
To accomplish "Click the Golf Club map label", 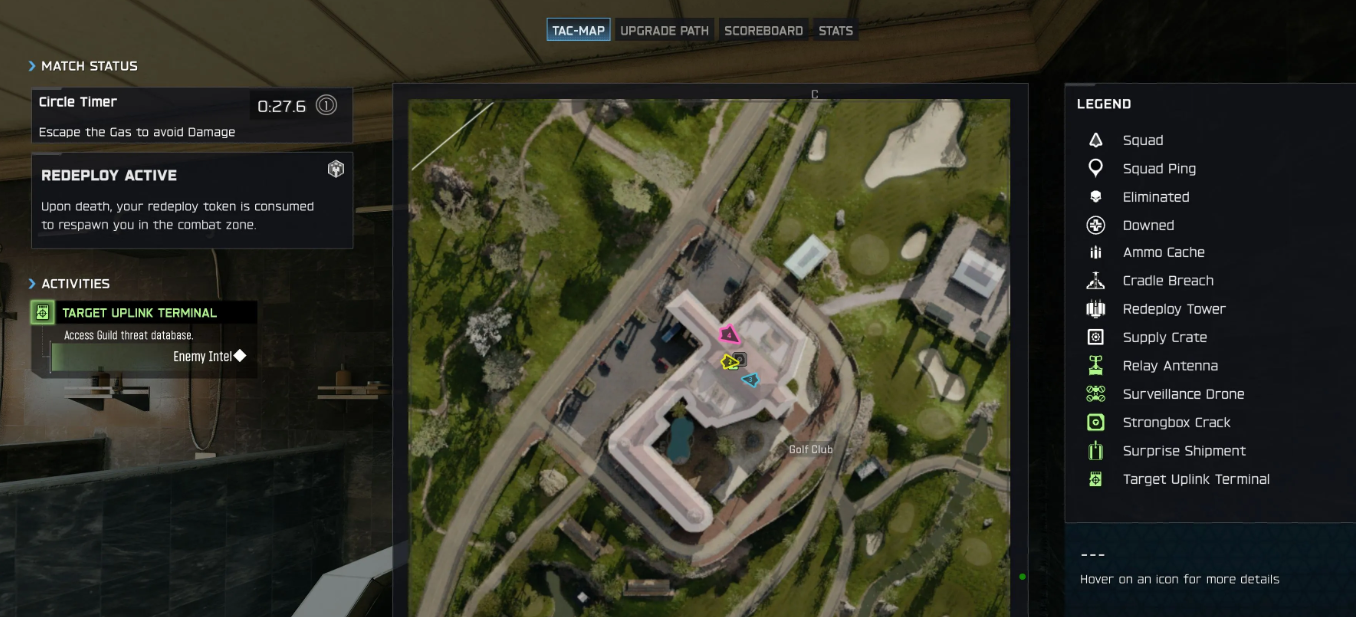I will pyautogui.click(x=810, y=450).
